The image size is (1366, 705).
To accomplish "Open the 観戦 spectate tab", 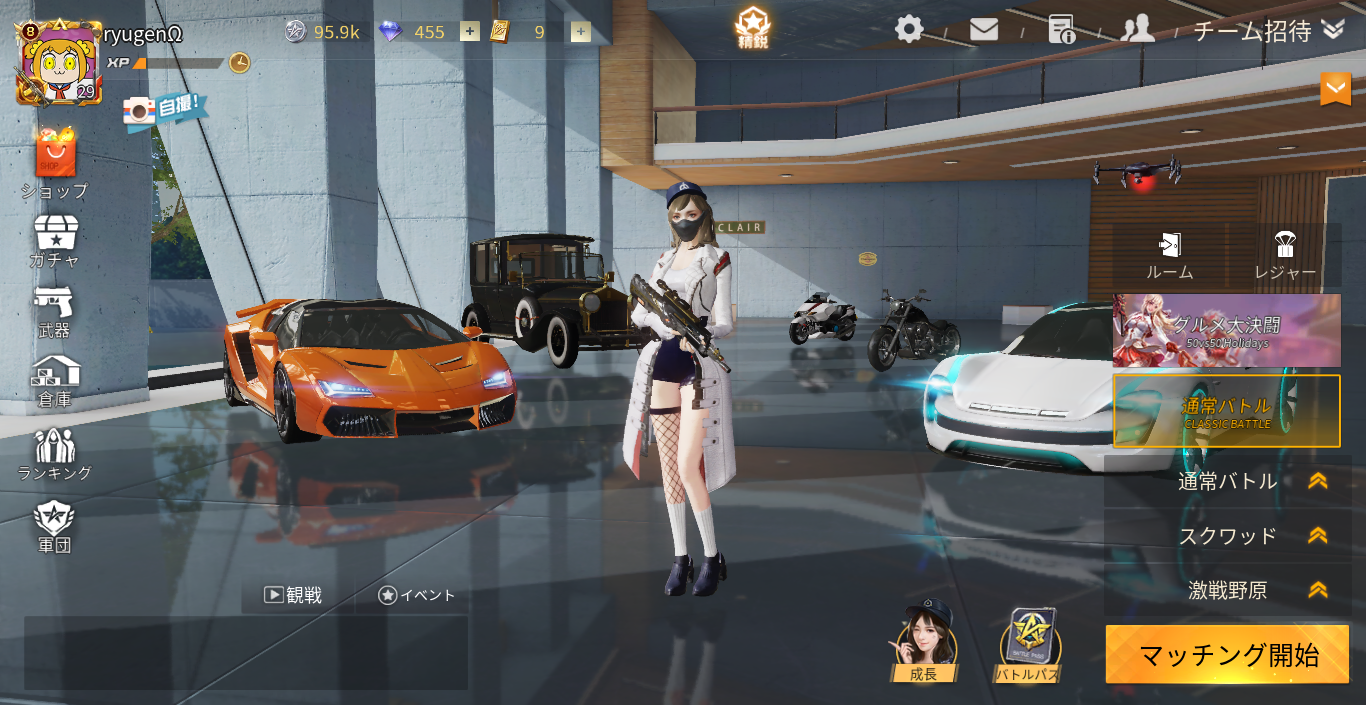I will coord(293,595).
